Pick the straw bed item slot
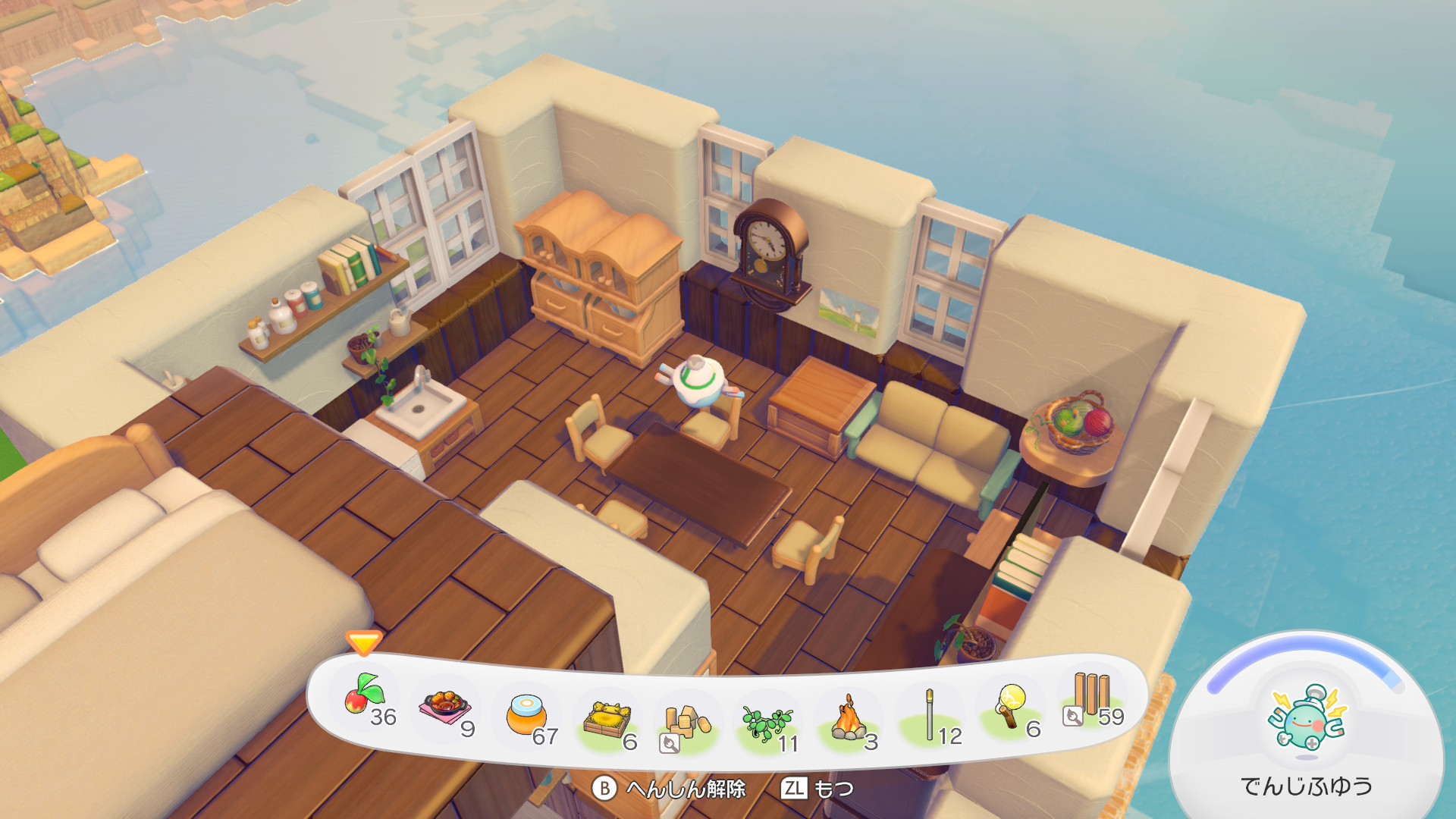 click(607, 720)
